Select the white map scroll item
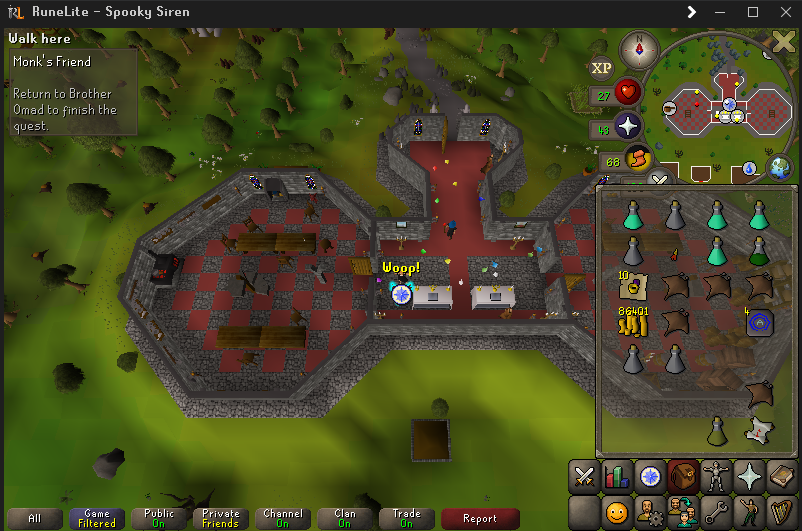Image resolution: width=802 pixels, height=531 pixels. (760, 430)
